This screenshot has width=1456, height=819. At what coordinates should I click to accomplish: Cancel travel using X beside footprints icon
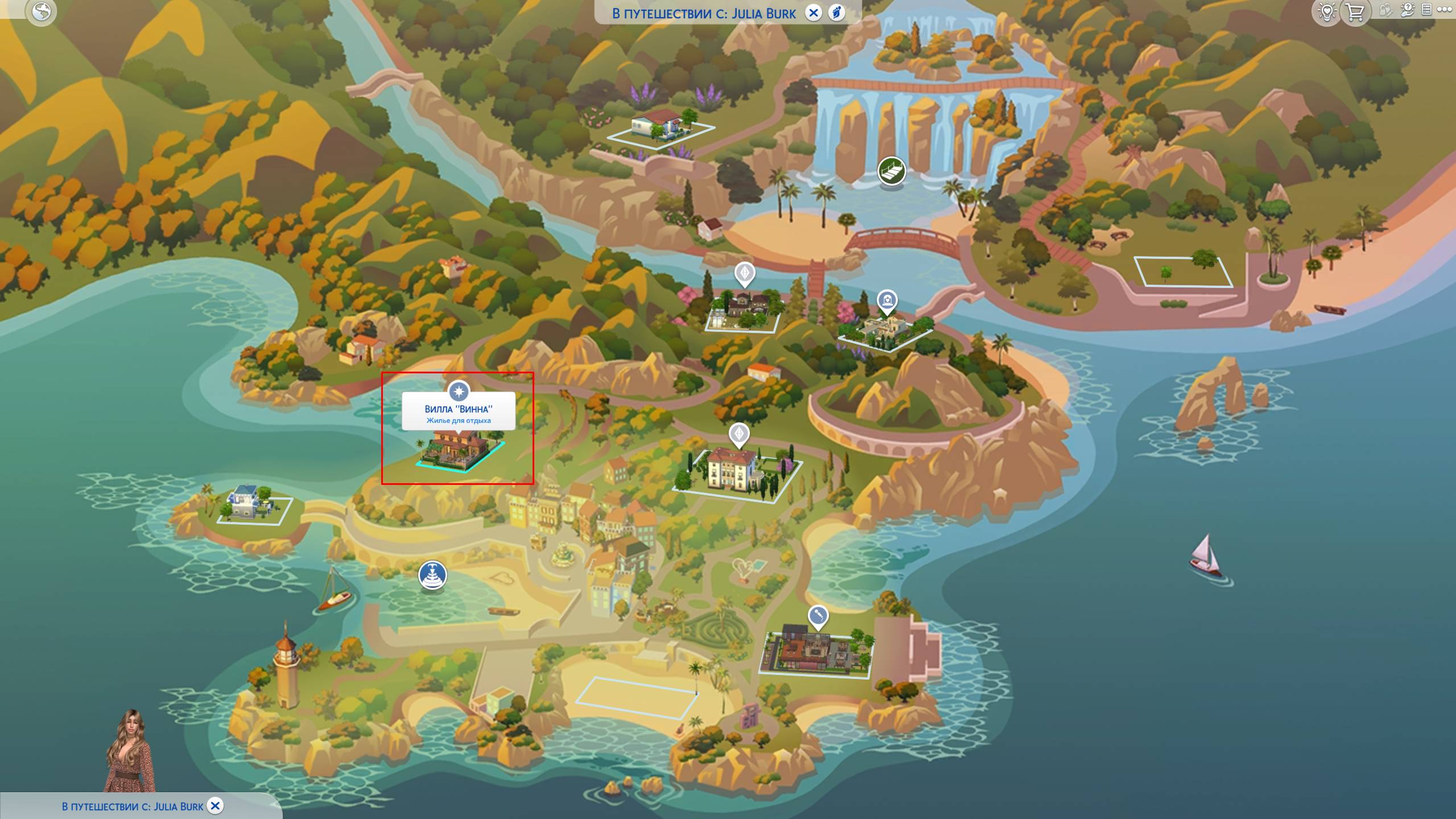[x=814, y=13]
